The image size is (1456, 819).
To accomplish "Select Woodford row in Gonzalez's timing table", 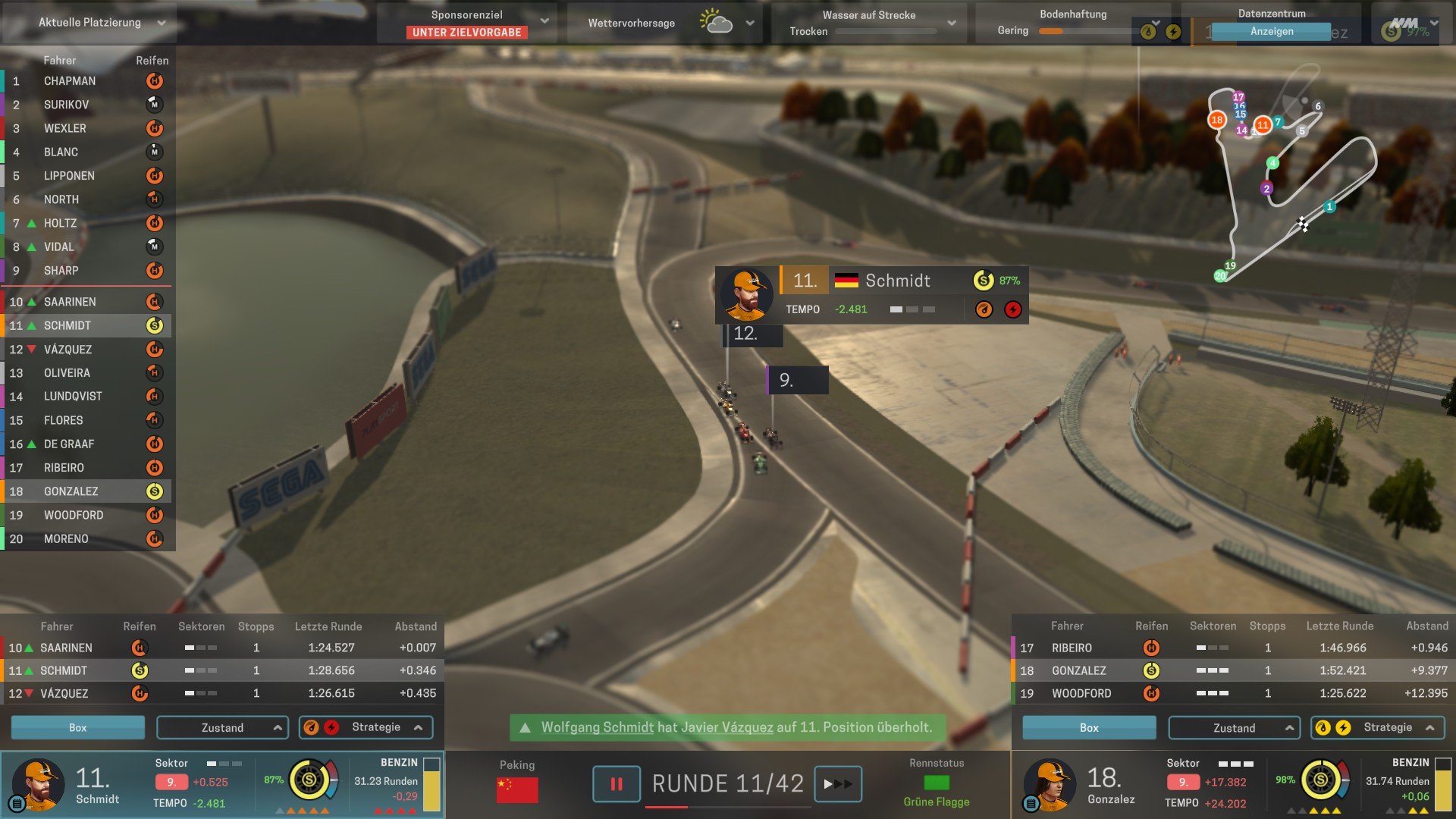I will (1228, 693).
